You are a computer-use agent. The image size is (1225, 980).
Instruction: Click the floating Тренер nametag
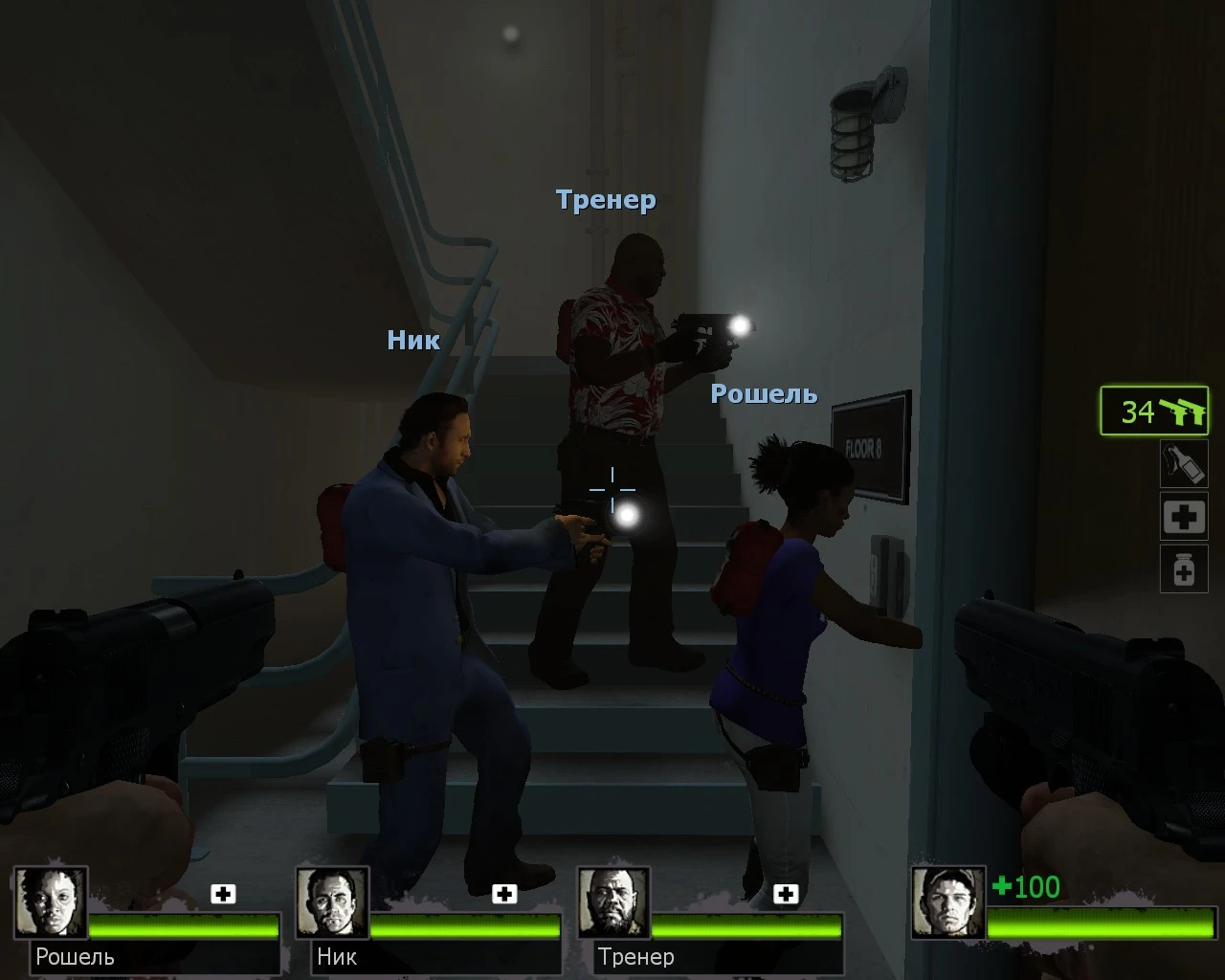(607, 200)
